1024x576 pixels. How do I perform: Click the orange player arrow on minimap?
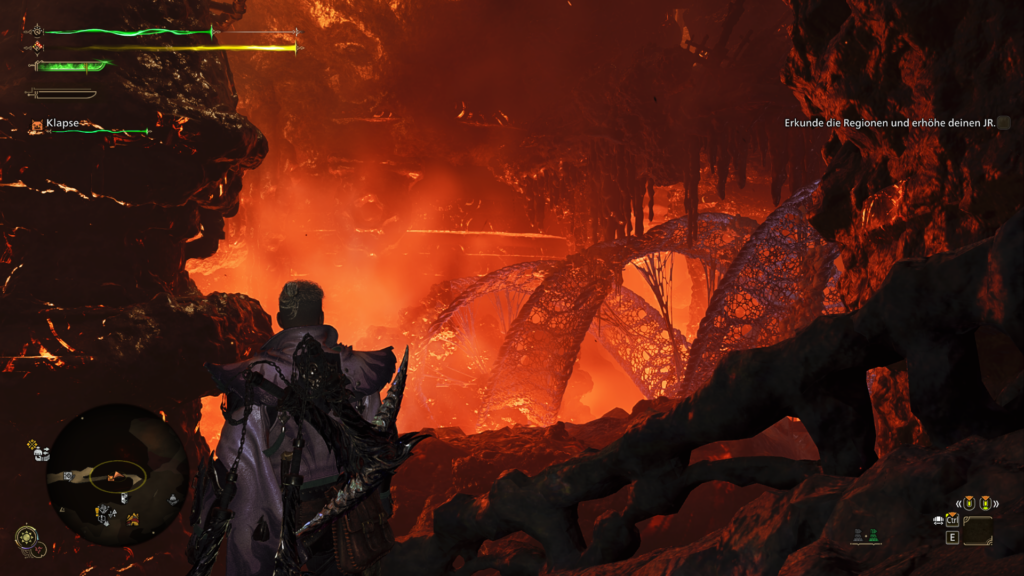click(x=114, y=476)
